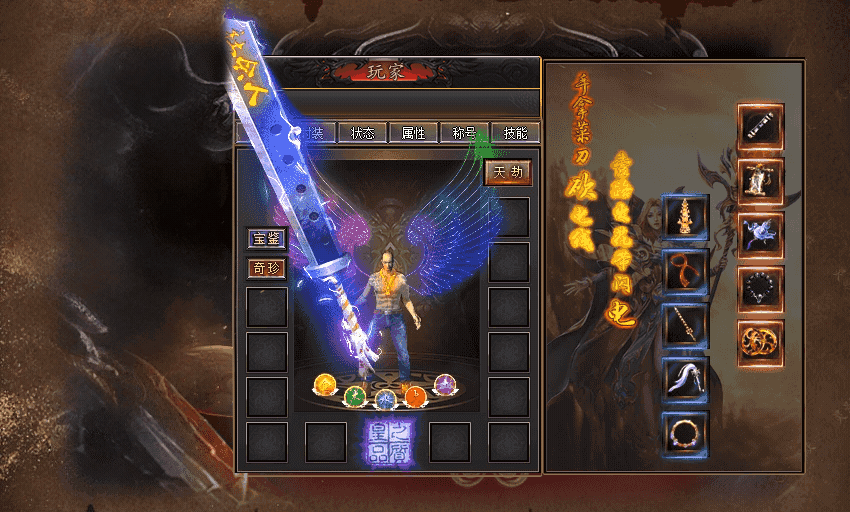Viewport: 850px width, 512px height.
Task: Select the 称号 tab
Action: [x=465, y=133]
